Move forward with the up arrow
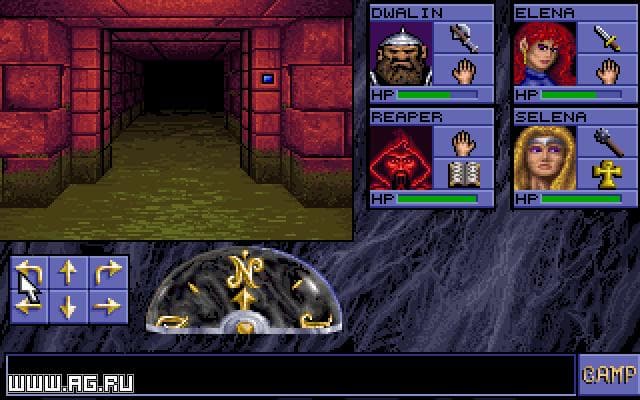The width and height of the screenshot is (640, 400). click(x=69, y=272)
